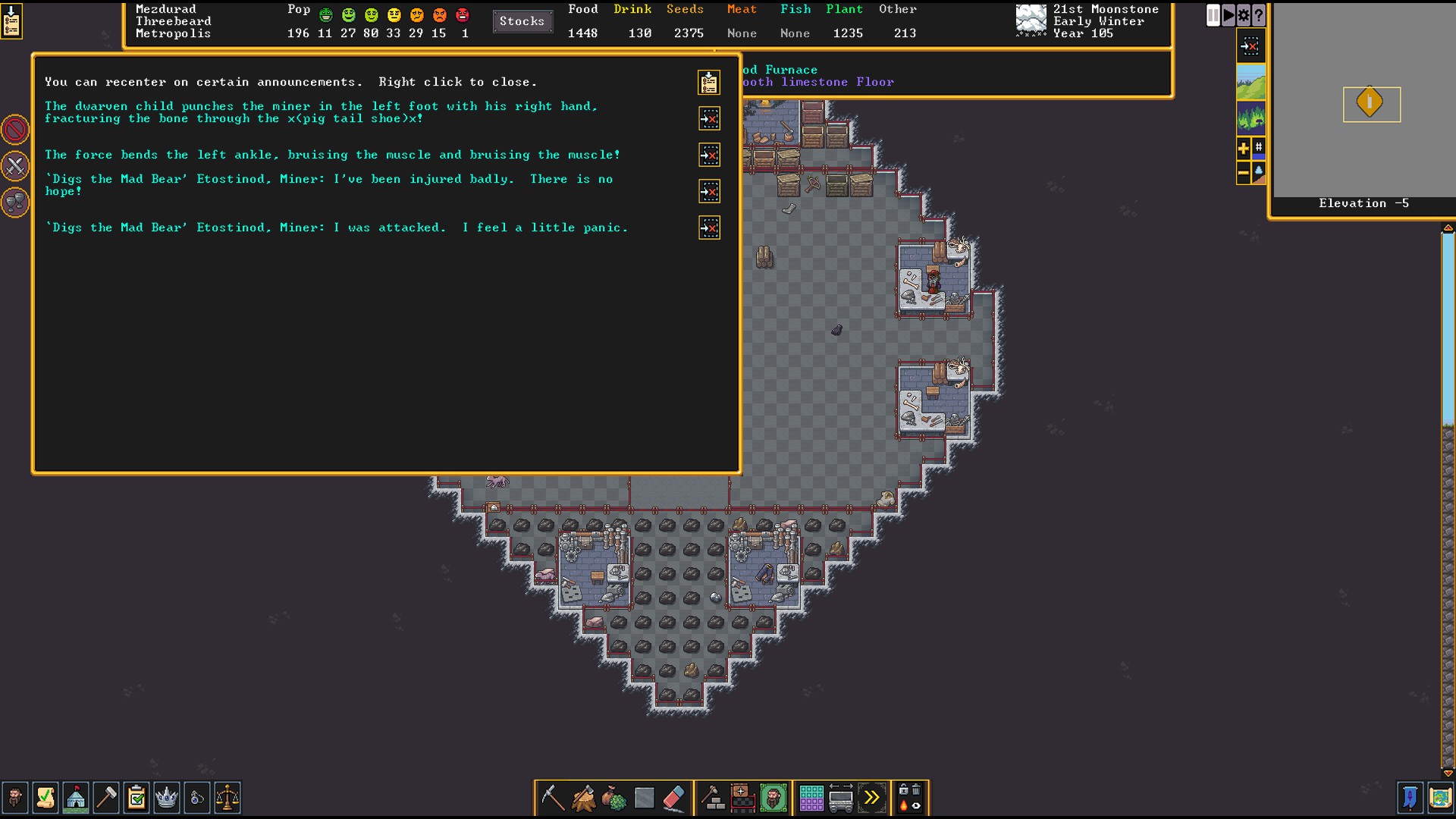Open the minecart hauling menu
Image resolution: width=1456 pixels, height=819 pixels.
click(x=841, y=798)
